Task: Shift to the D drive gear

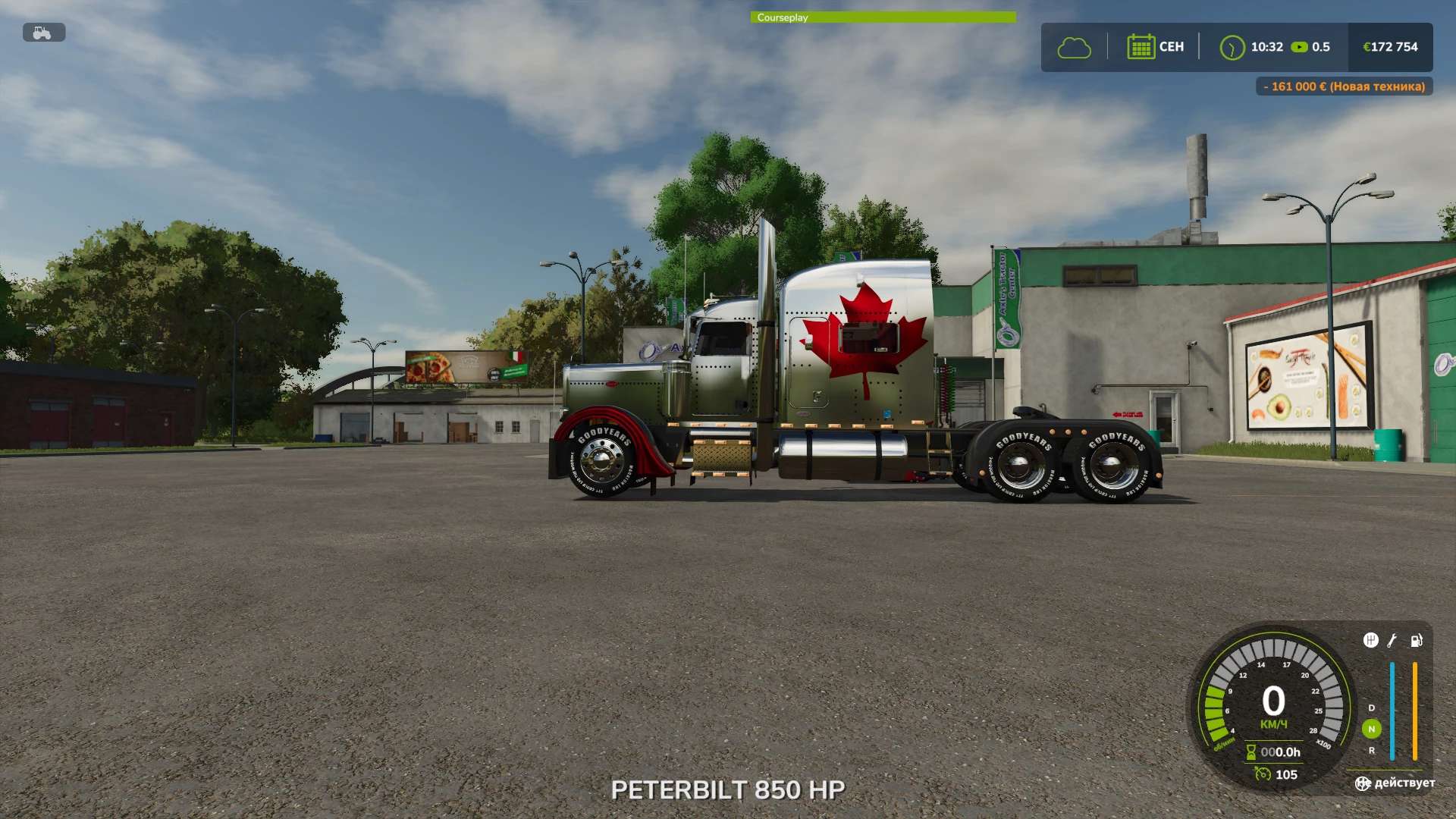Action: coord(1371,708)
